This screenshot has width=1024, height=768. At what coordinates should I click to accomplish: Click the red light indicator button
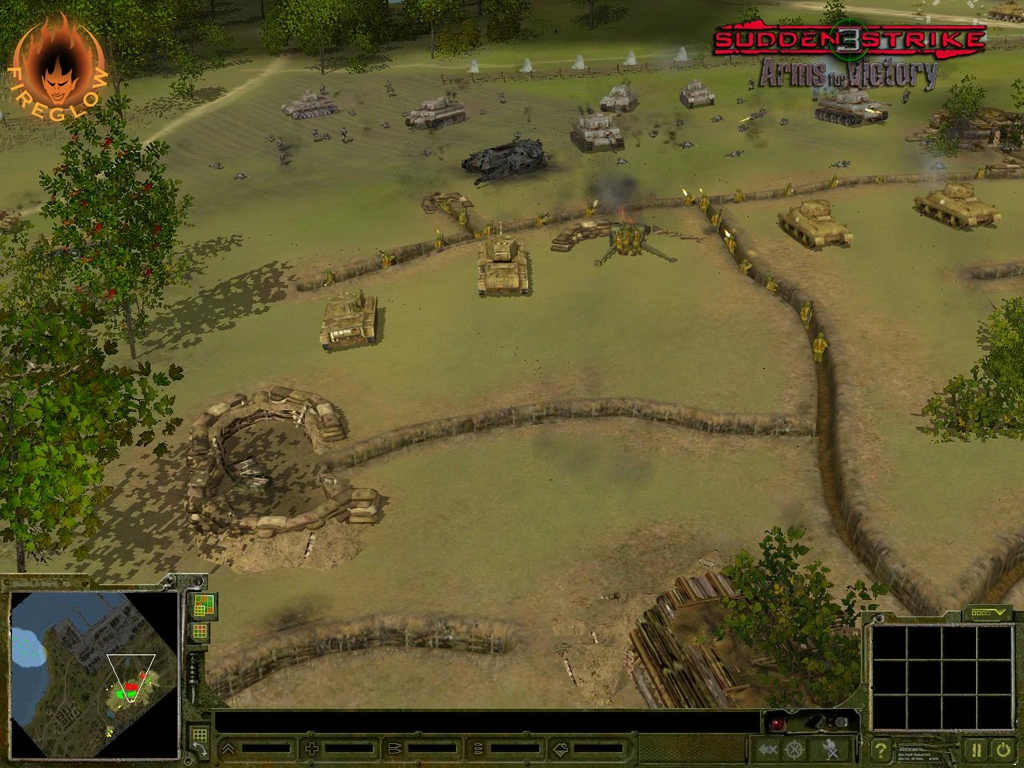[x=776, y=722]
